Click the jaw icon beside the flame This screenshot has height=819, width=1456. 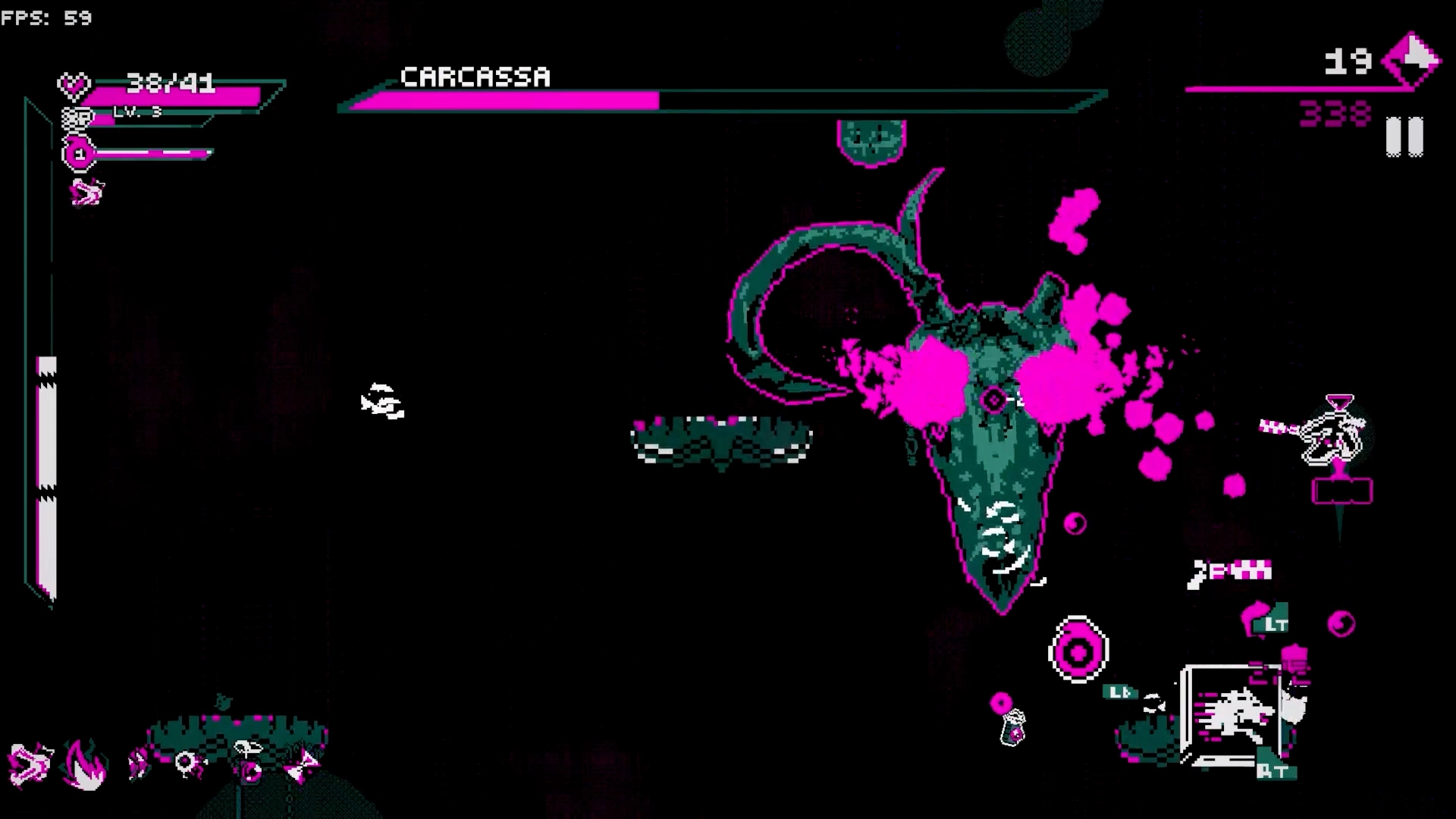pyautogui.click(x=29, y=764)
